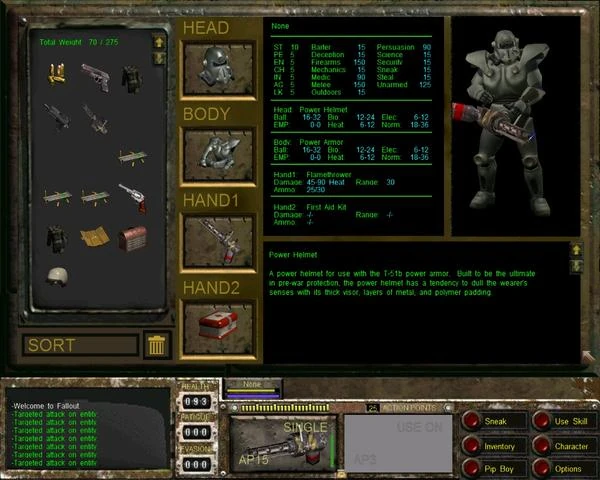600x480 pixels.
Task: Select the Power Helmet in the HEAD slot
Action: 218,69
